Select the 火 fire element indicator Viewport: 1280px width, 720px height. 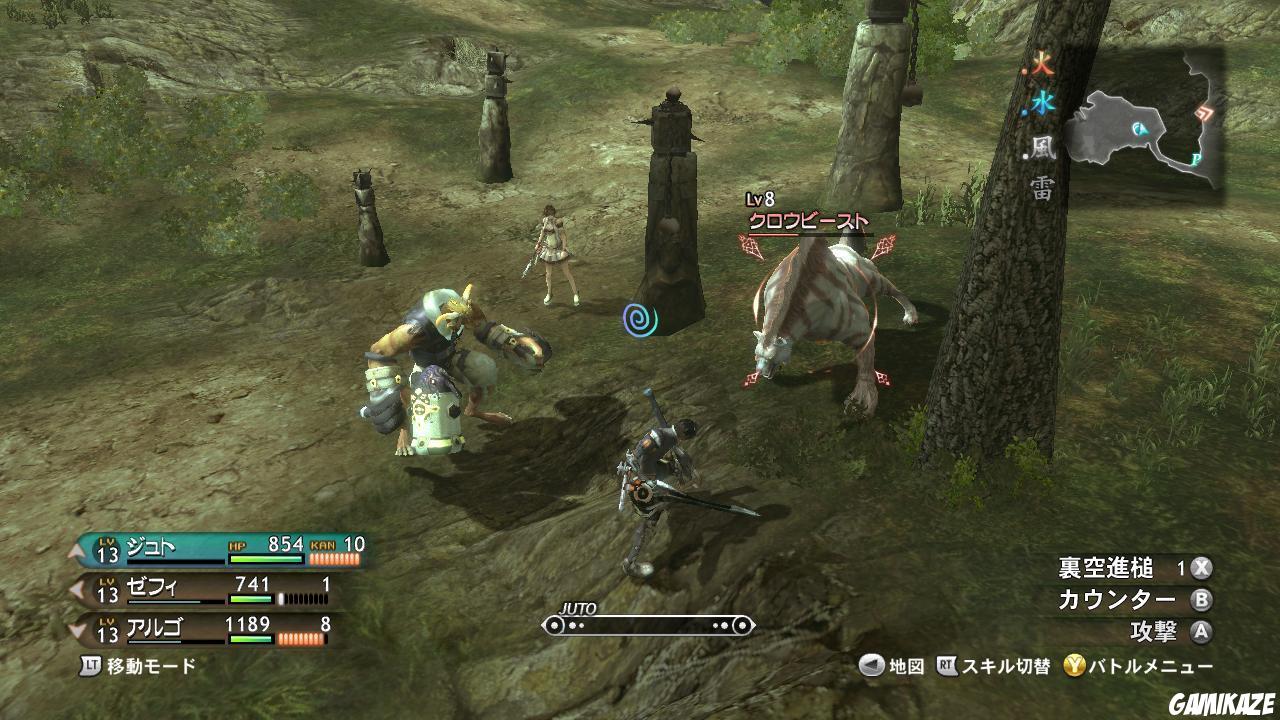tap(1042, 68)
